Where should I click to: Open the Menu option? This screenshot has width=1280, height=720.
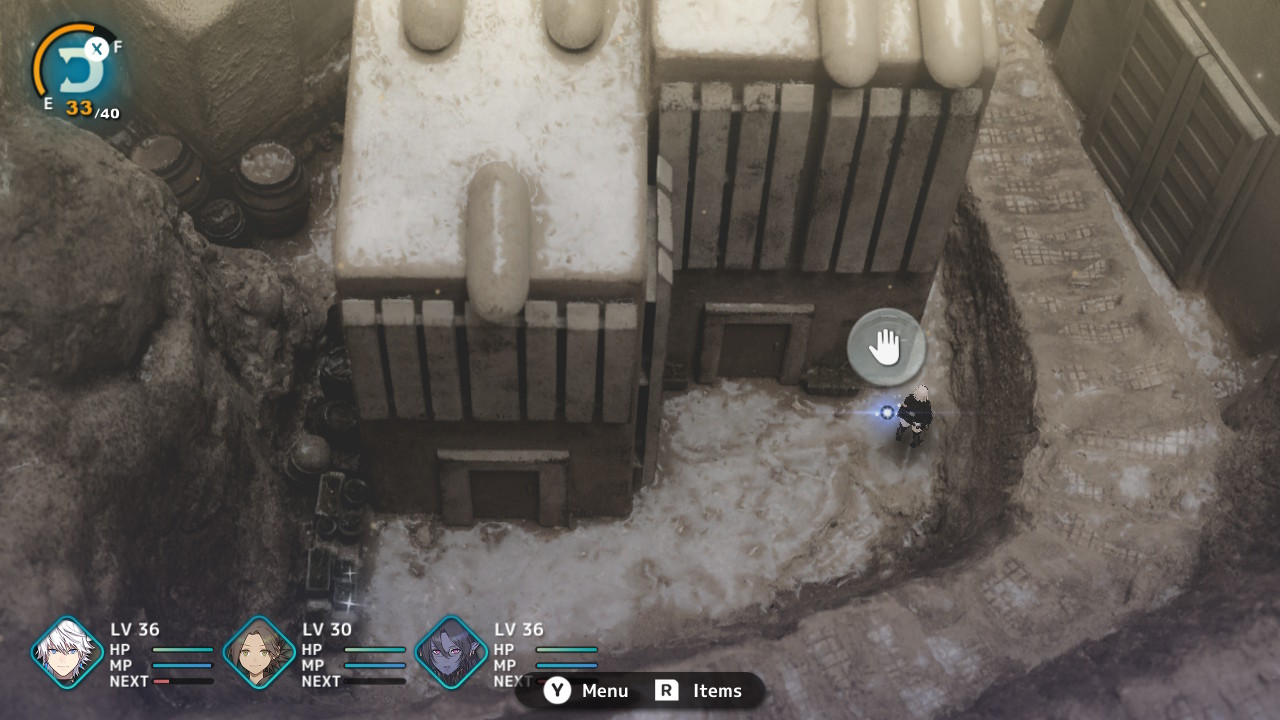pyautogui.click(x=587, y=691)
